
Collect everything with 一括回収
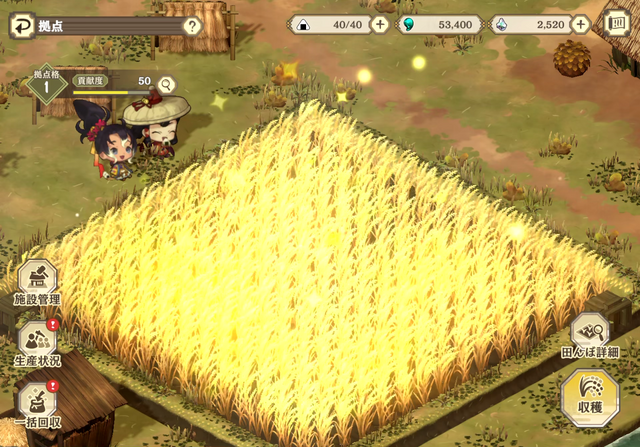37,404
